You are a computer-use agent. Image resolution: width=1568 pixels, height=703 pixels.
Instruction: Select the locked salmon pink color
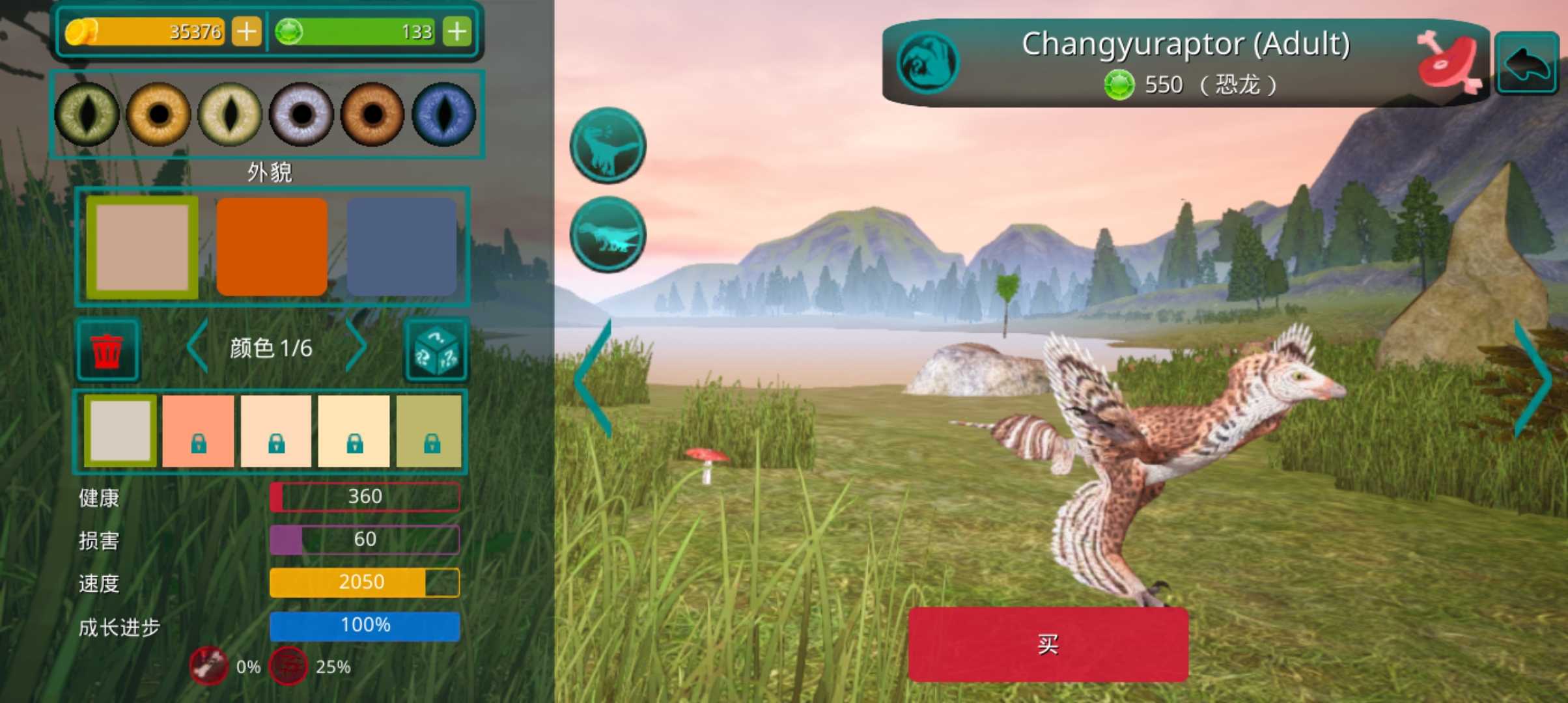198,430
